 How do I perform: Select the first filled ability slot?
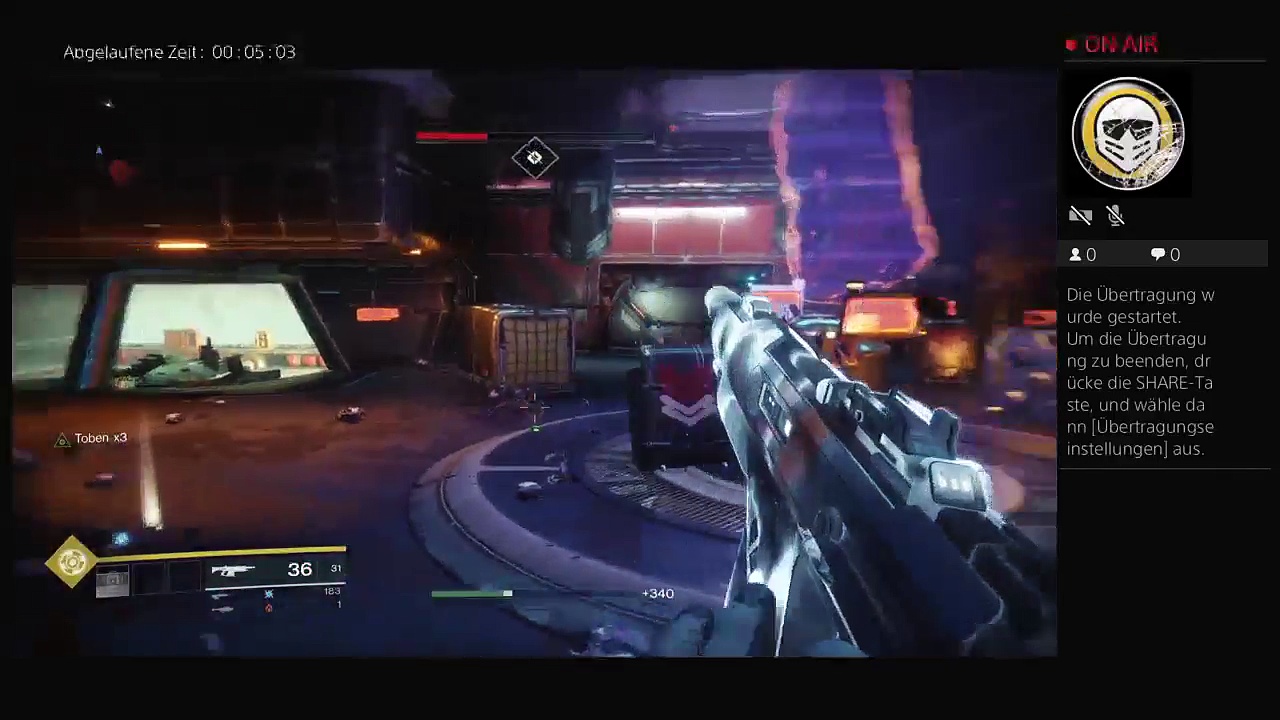[x=112, y=579]
